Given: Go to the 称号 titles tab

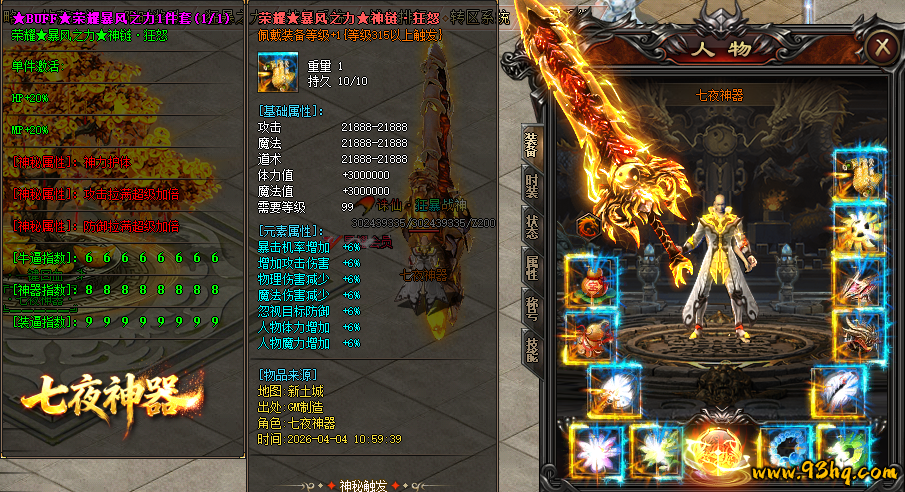Looking at the screenshot, I should pos(531,307).
